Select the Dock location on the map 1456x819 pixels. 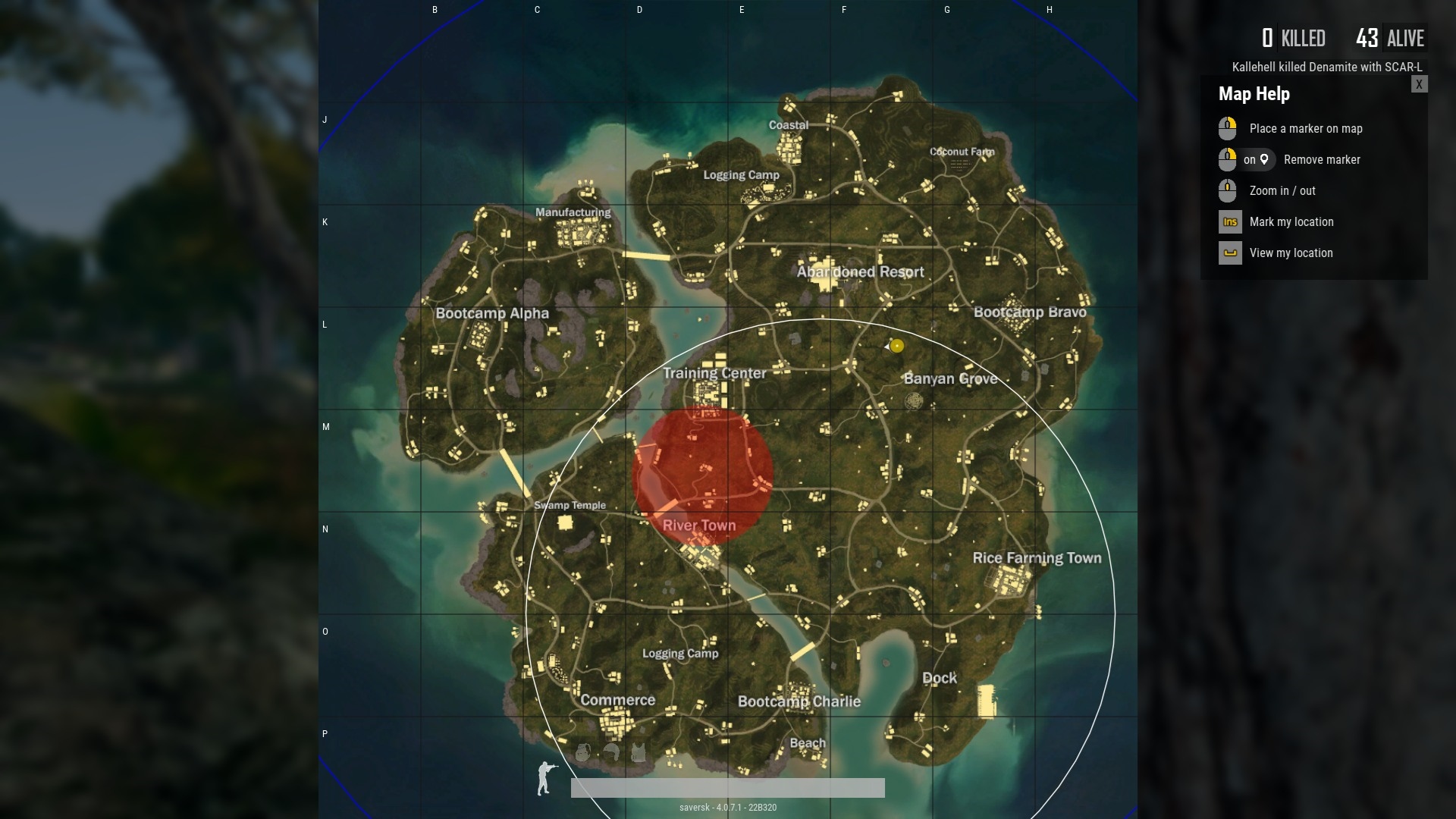click(x=939, y=678)
